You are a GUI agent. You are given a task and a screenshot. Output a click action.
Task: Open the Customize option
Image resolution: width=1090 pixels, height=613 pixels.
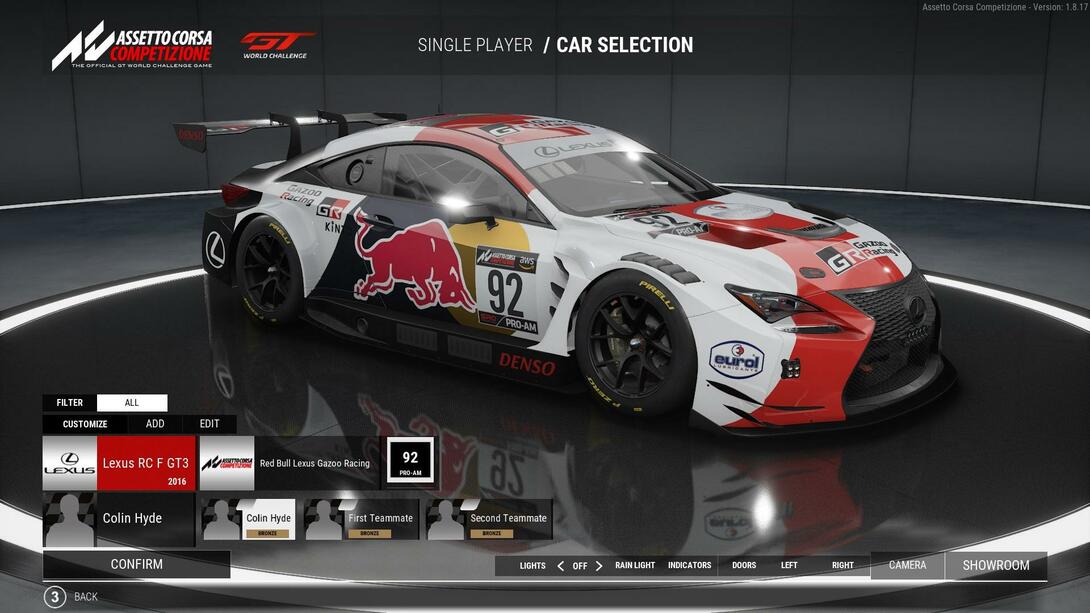click(x=85, y=424)
